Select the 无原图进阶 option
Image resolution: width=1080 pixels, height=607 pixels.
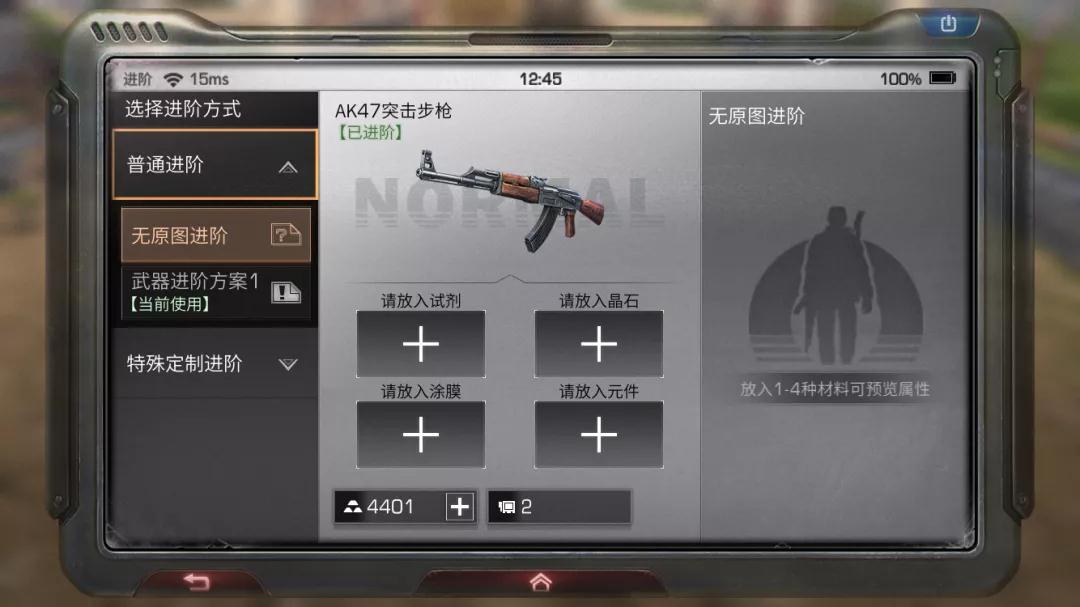[215, 235]
